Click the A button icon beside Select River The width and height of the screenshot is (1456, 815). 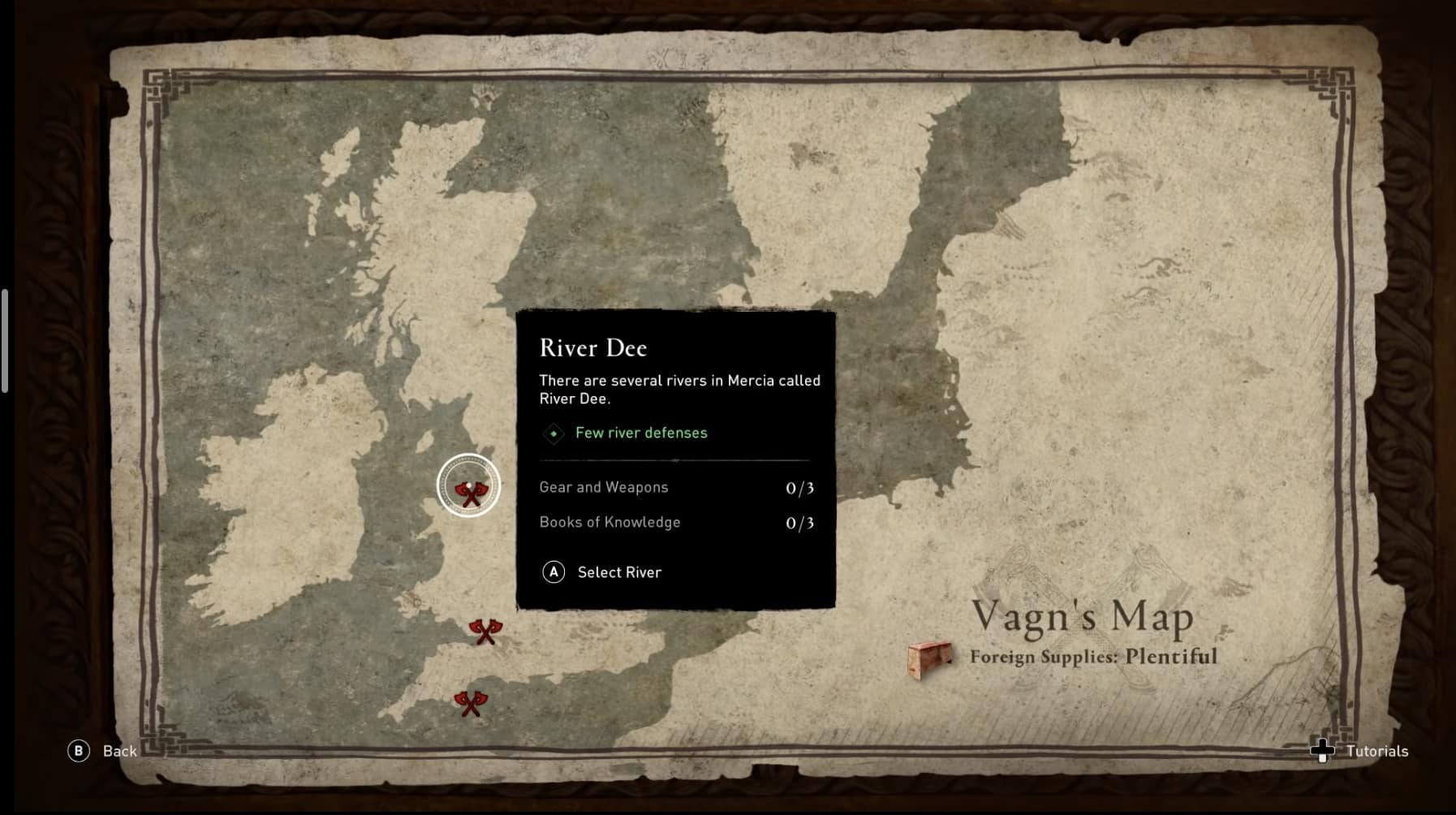click(x=553, y=572)
